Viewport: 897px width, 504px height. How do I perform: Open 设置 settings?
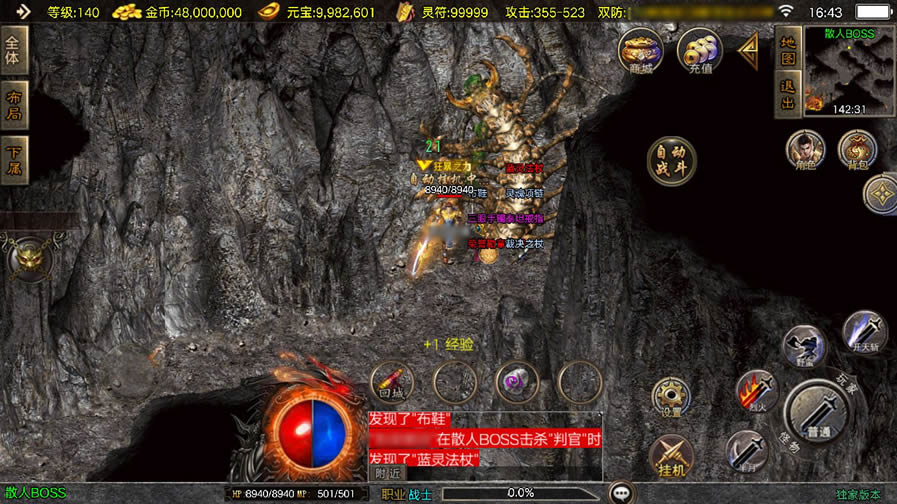point(671,397)
